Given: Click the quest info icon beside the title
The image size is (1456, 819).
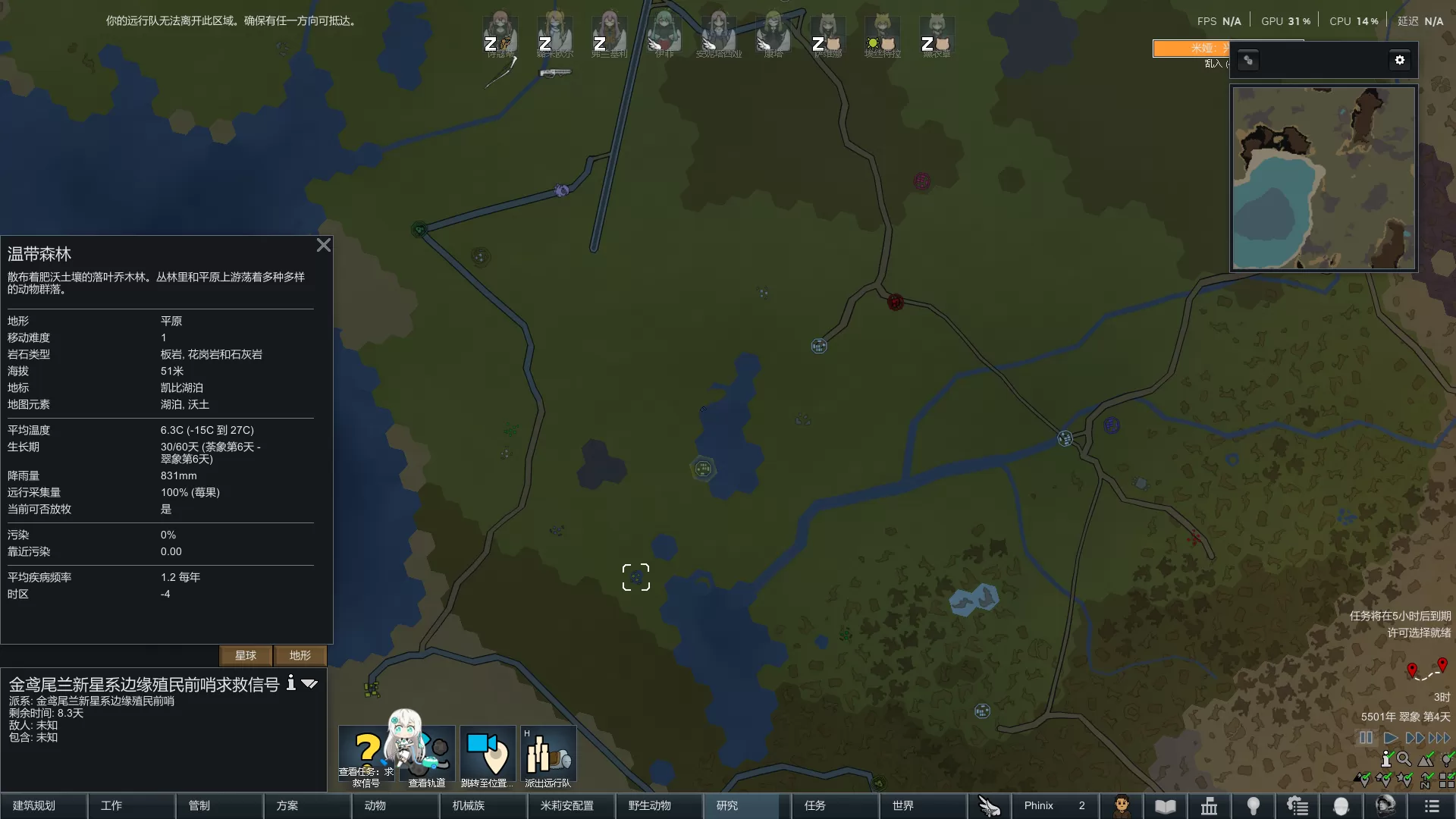Looking at the screenshot, I should (x=290, y=683).
